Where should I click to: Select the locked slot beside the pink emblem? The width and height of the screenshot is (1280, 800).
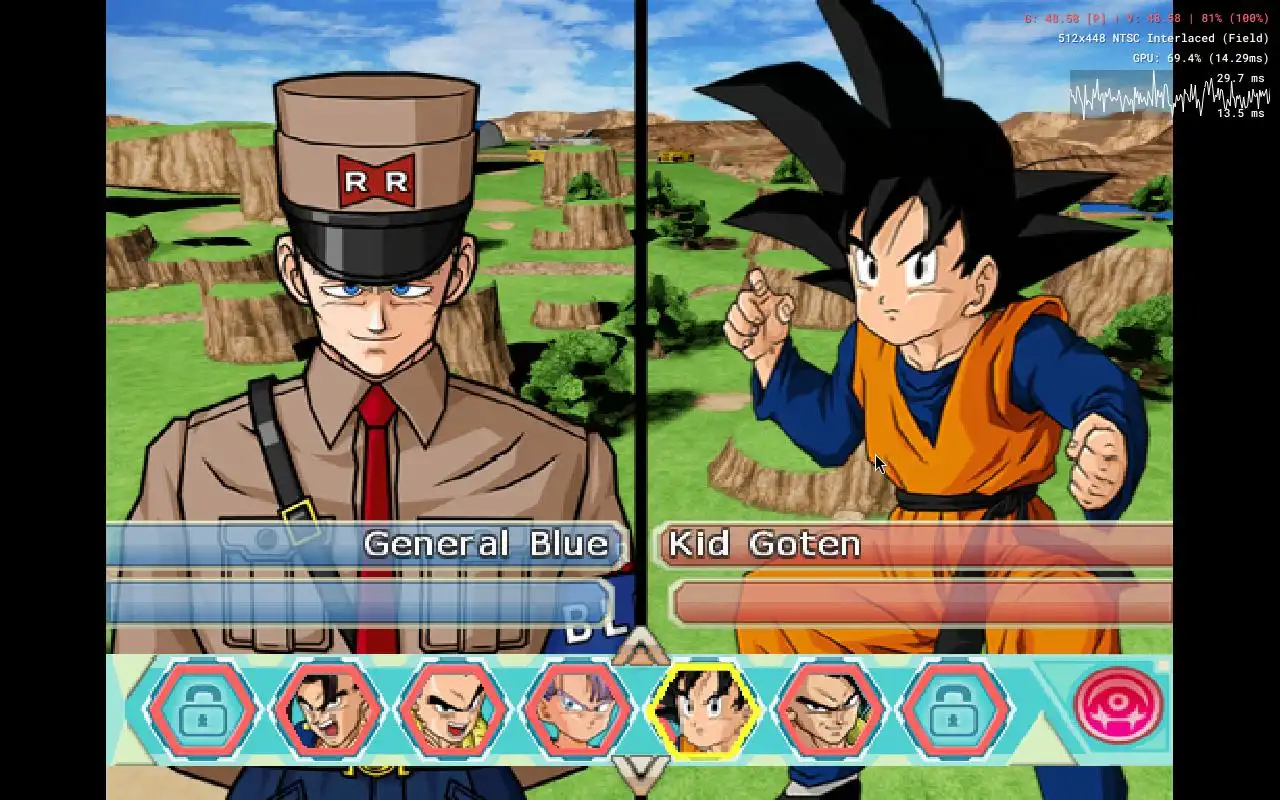954,710
